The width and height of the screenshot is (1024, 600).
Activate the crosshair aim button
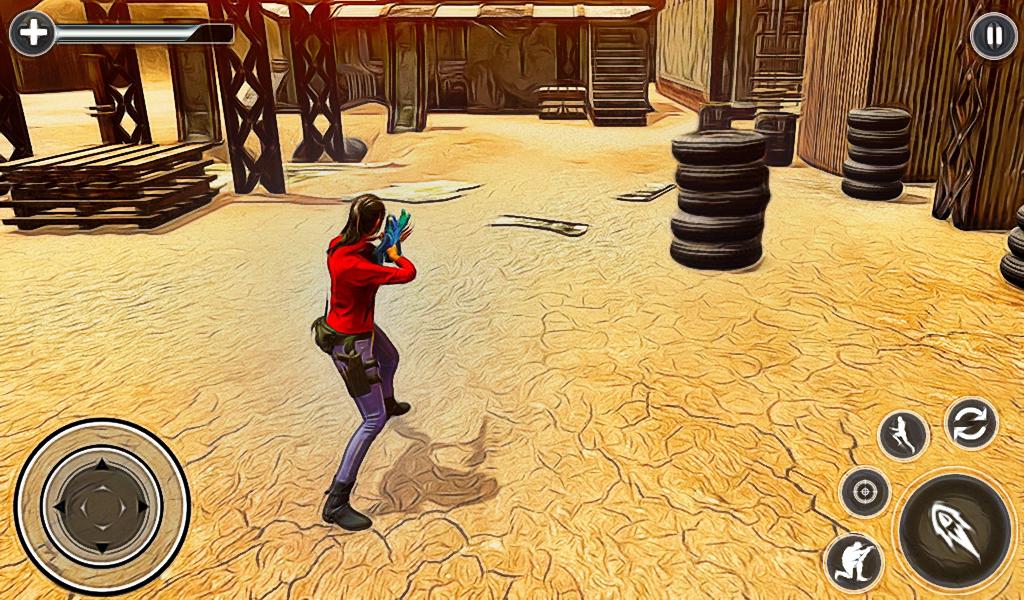point(865,492)
